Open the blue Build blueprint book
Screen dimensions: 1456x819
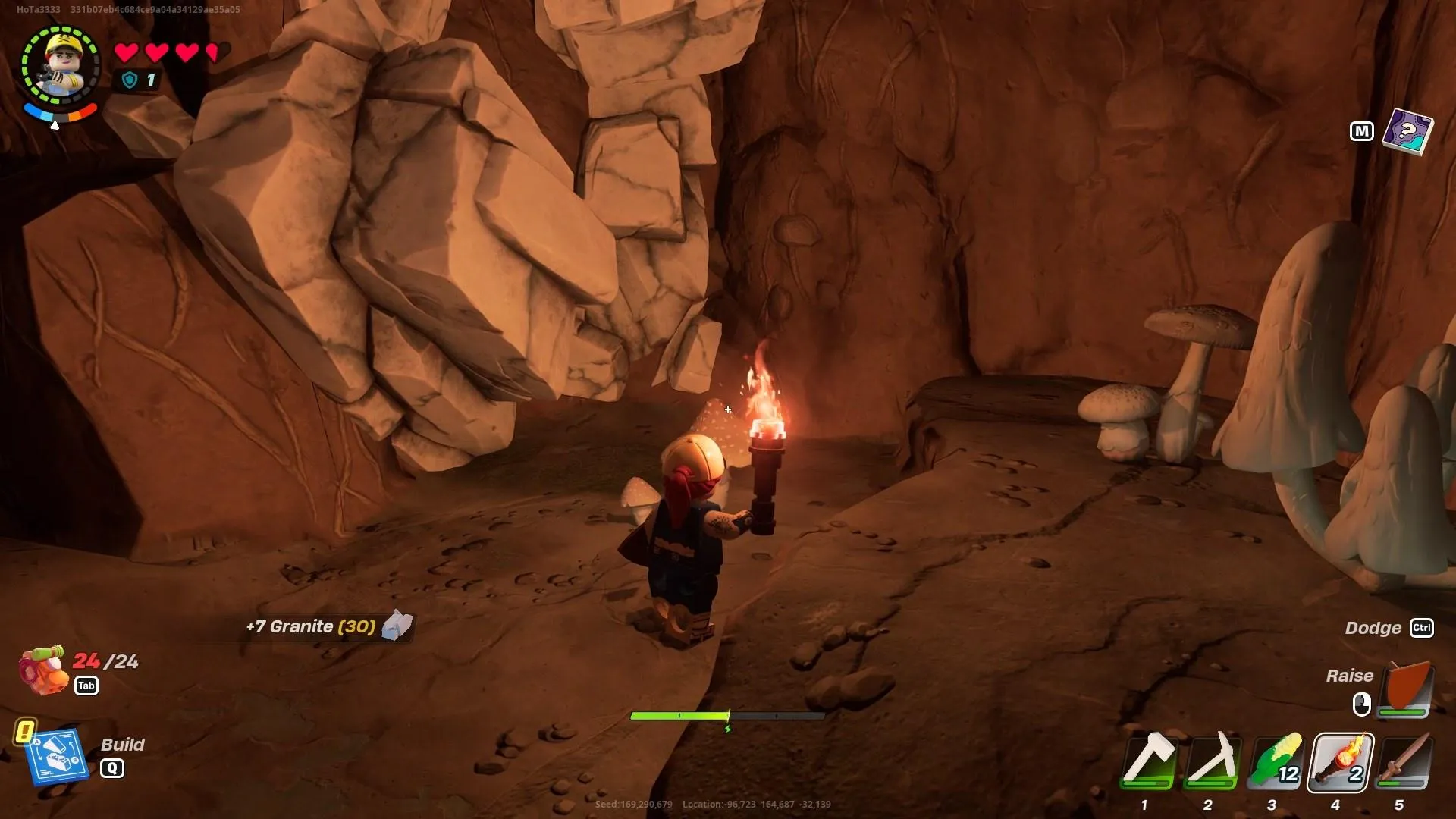point(56,755)
